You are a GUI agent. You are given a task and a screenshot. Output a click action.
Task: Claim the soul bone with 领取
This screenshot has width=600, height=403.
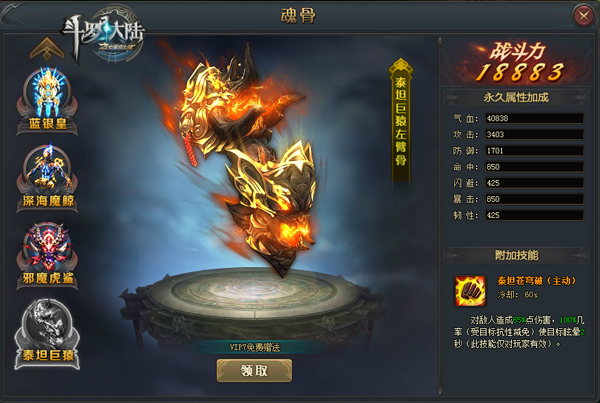point(254,370)
